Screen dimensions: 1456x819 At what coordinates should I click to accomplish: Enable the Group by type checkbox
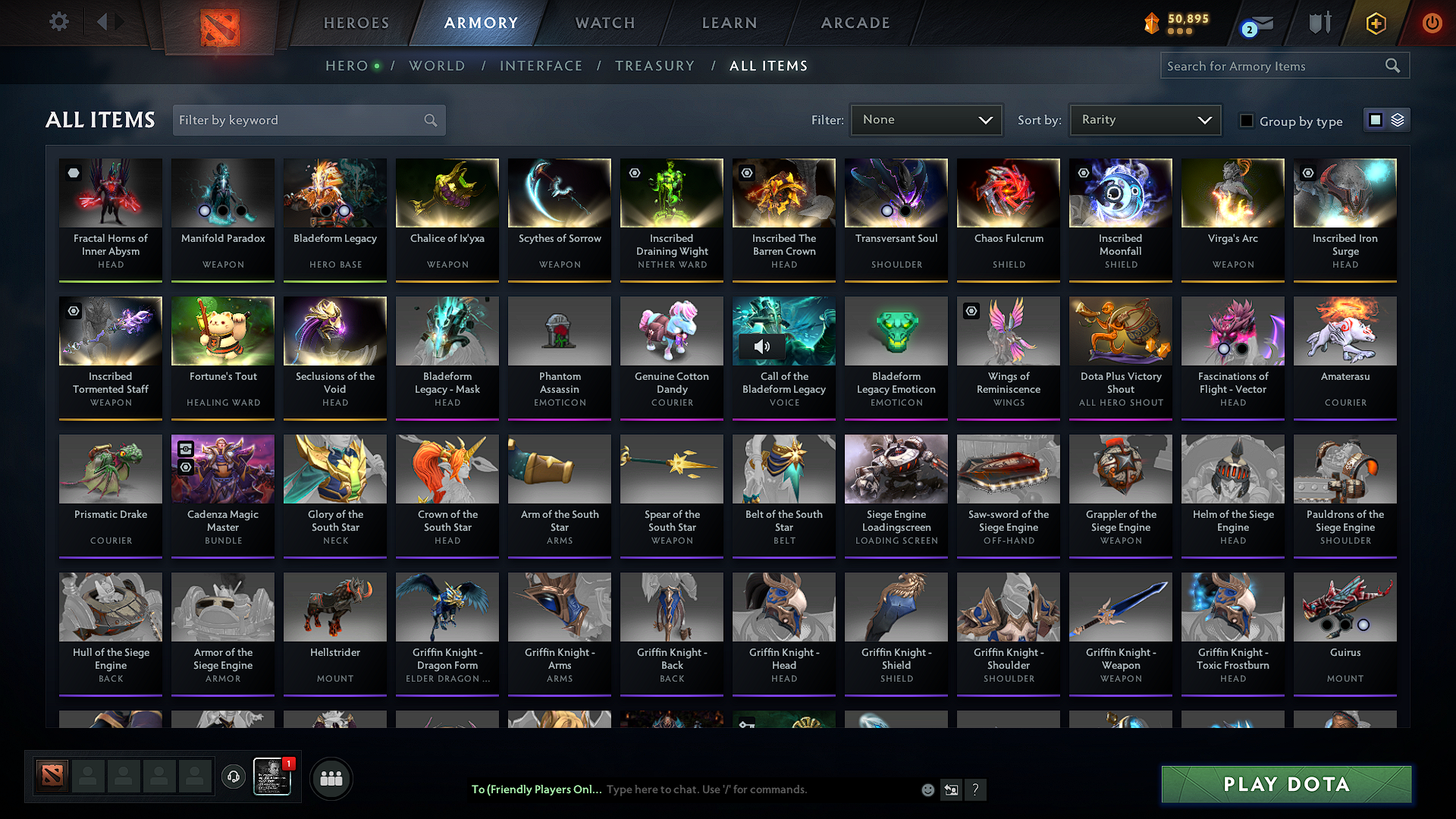(1247, 121)
